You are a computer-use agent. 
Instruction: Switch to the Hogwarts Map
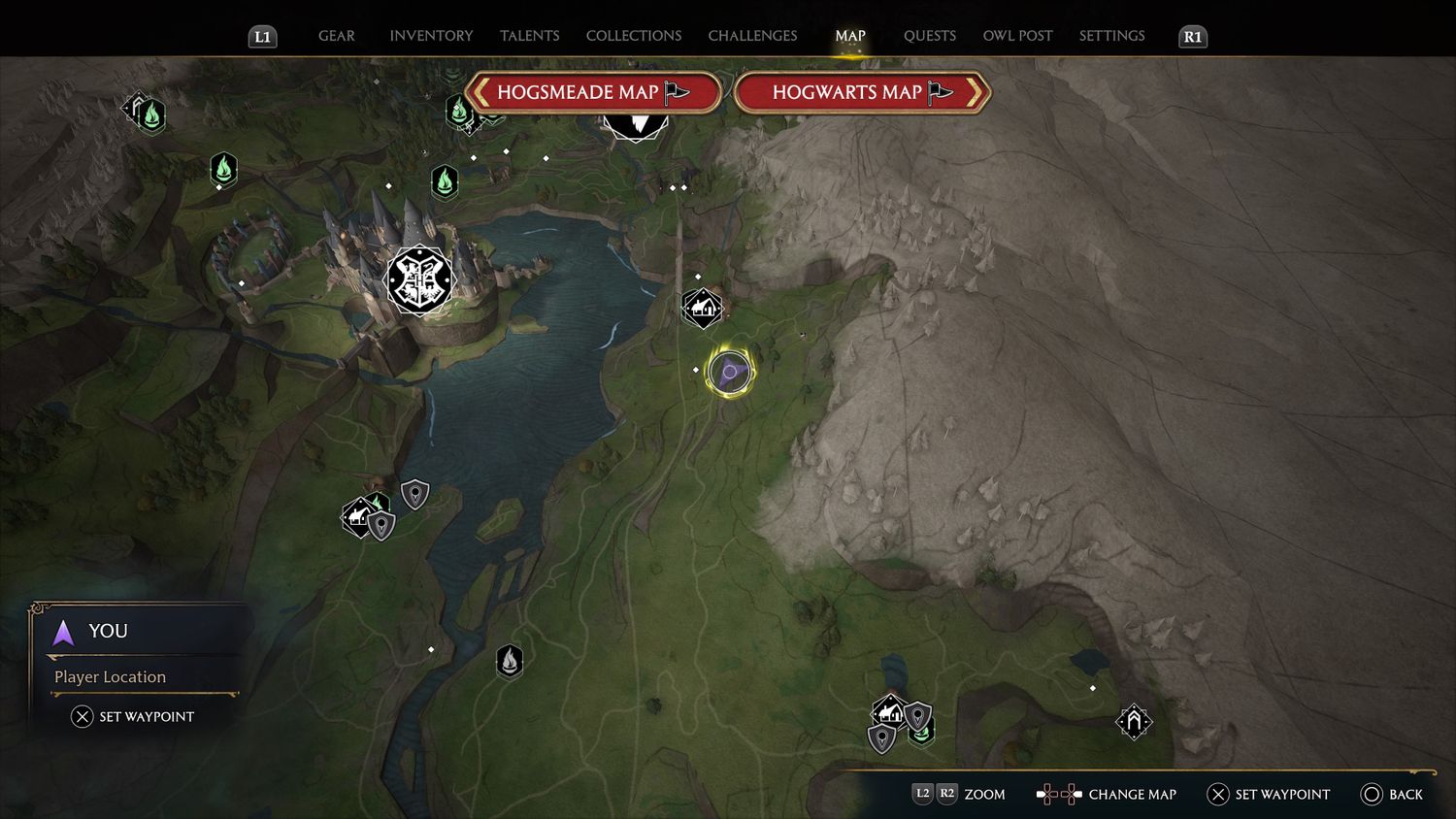click(x=862, y=93)
